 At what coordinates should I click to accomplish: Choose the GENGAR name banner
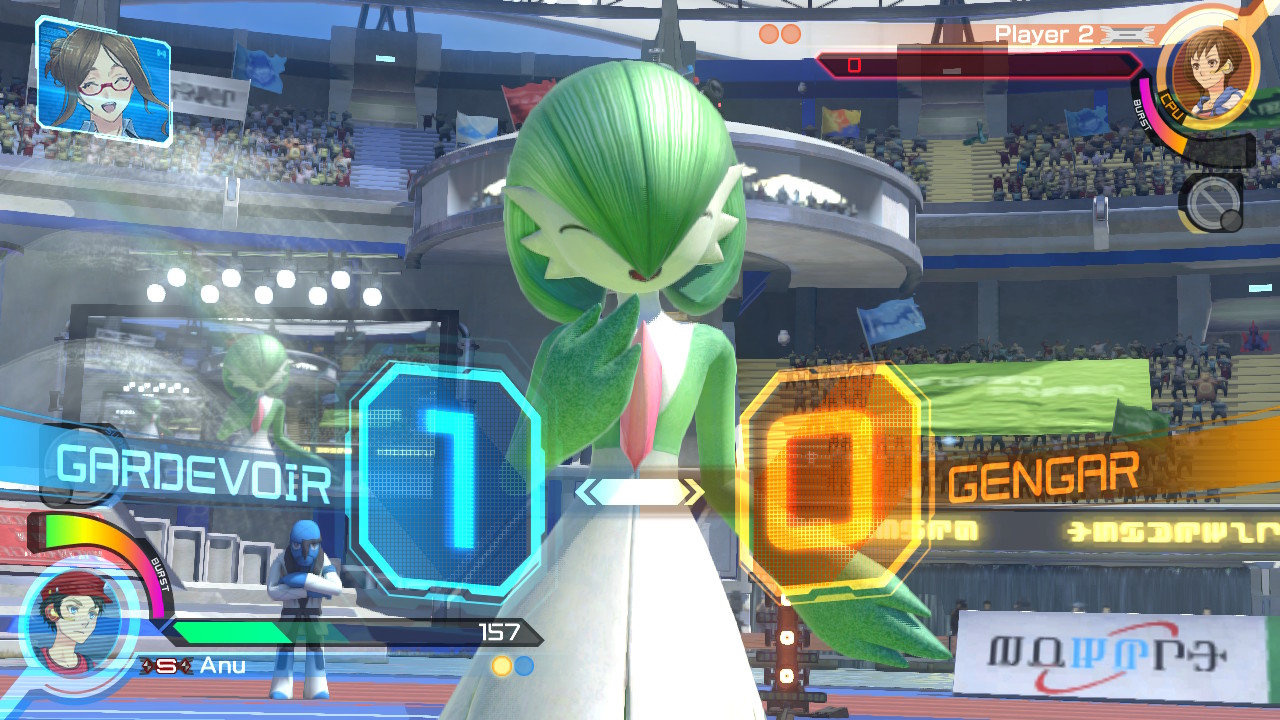pyautogui.click(x=1043, y=476)
